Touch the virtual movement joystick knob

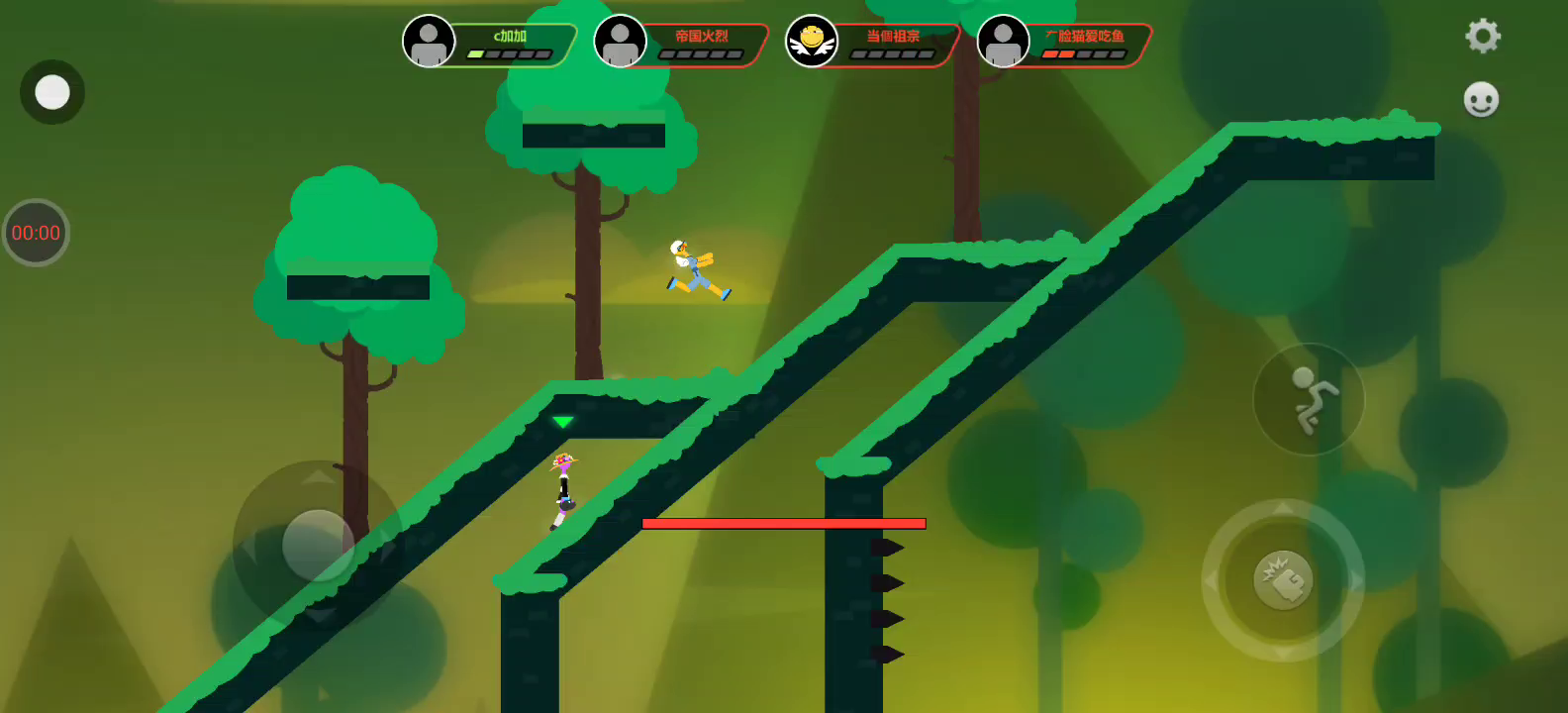318,545
